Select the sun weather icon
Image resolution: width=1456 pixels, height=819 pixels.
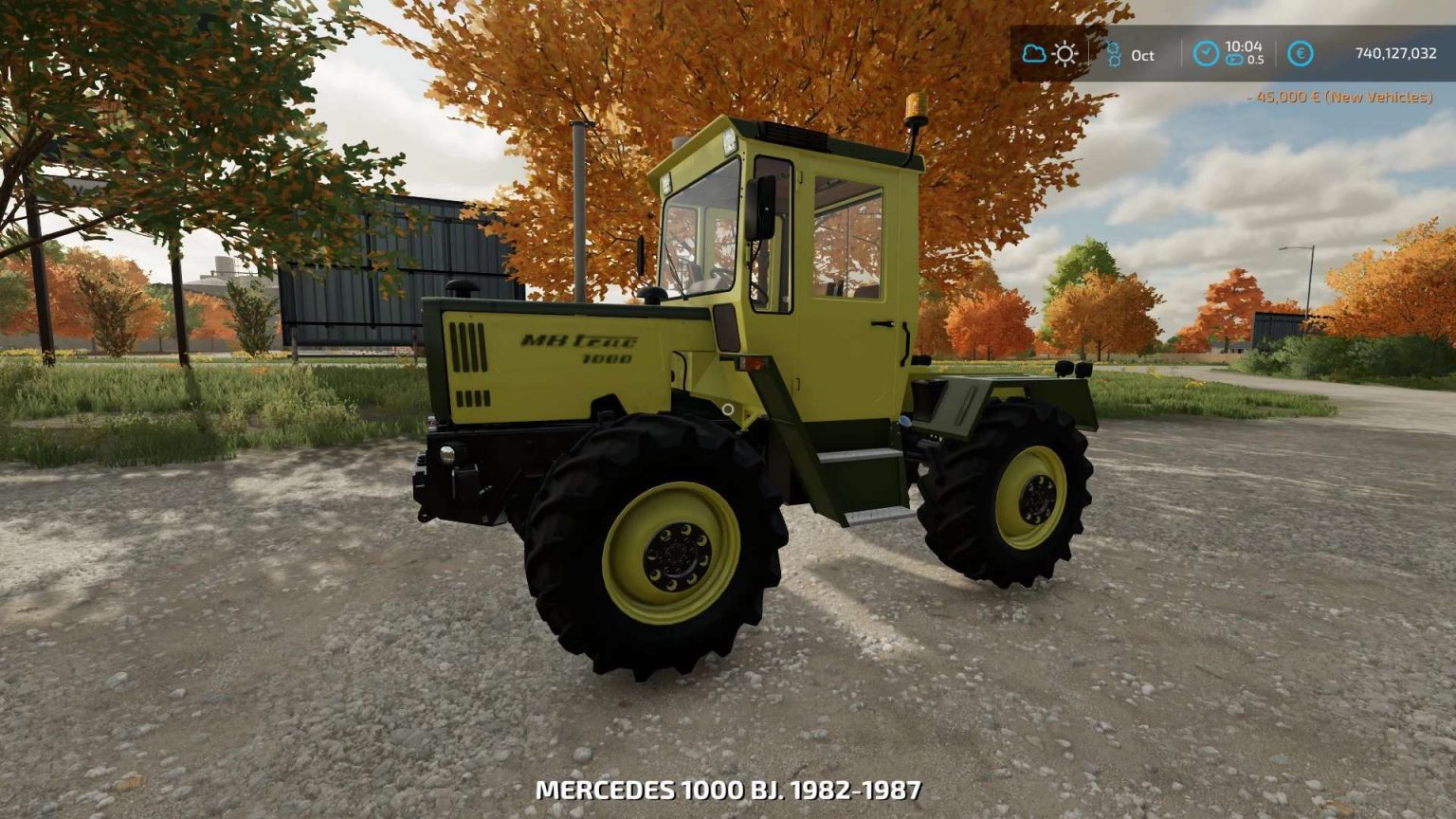click(x=1064, y=54)
